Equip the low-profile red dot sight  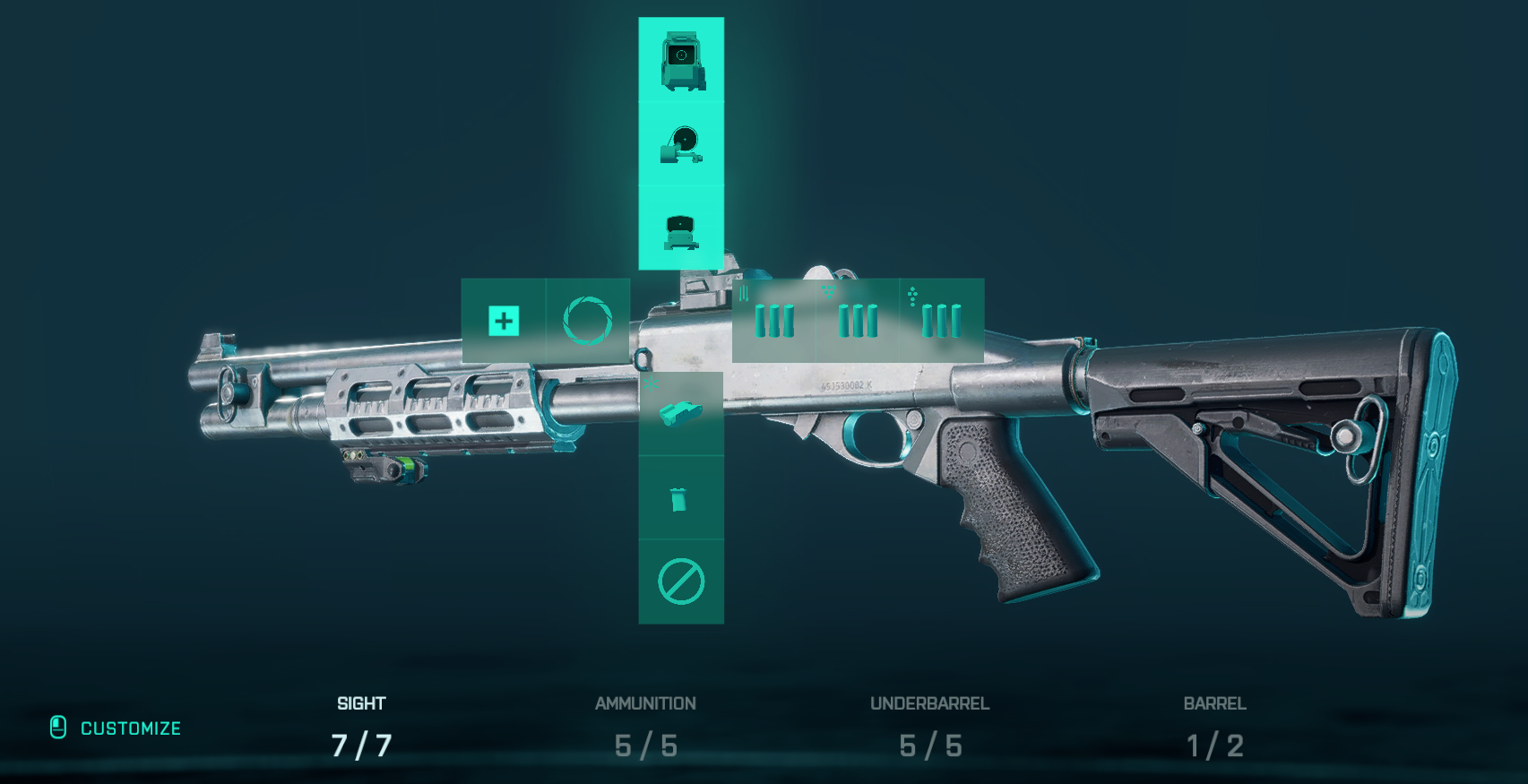coord(681,229)
